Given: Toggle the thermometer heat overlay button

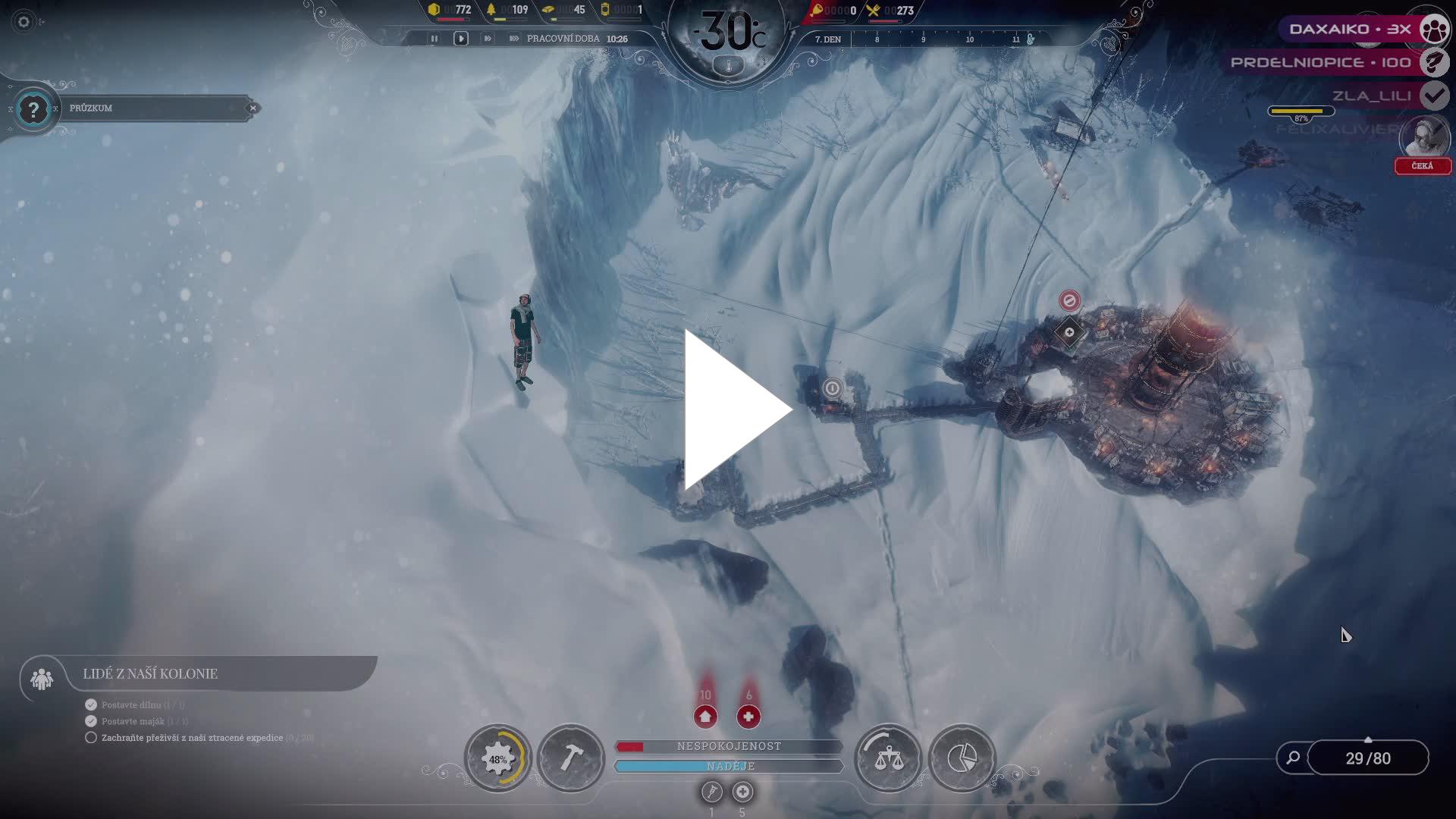Looking at the screenshot, I should pos(729,67).
